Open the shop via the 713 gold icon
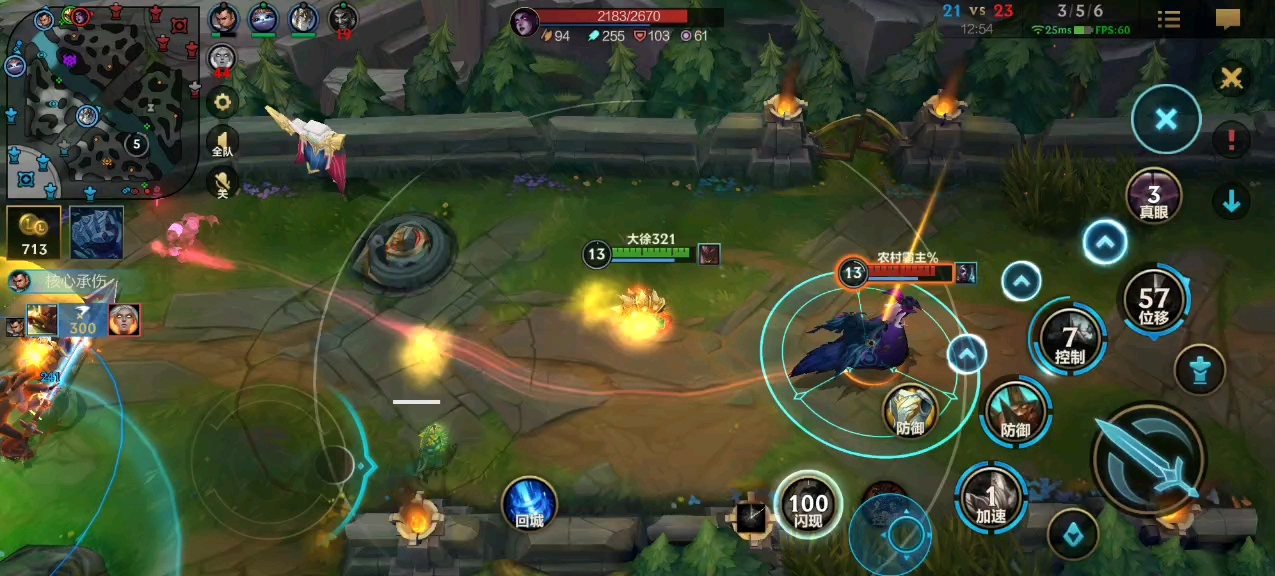 tap(34, 233)
